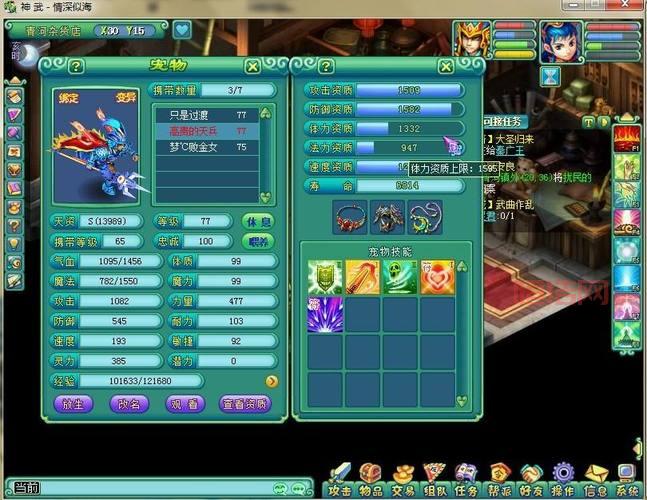
Task: Activate the F1 flame skill icon
Action: (627, 135)
